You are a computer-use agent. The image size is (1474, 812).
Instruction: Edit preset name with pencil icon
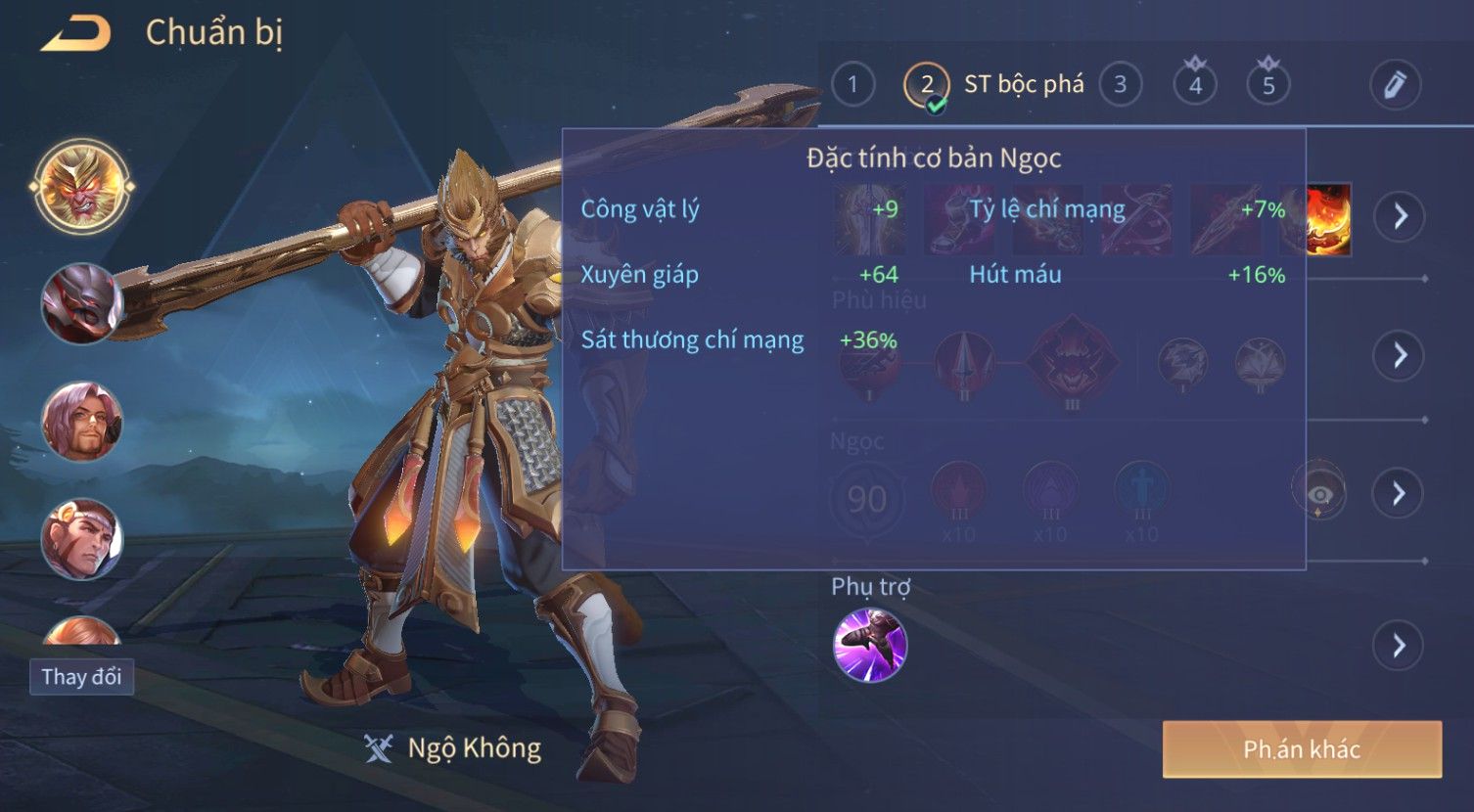[1395, 85]
